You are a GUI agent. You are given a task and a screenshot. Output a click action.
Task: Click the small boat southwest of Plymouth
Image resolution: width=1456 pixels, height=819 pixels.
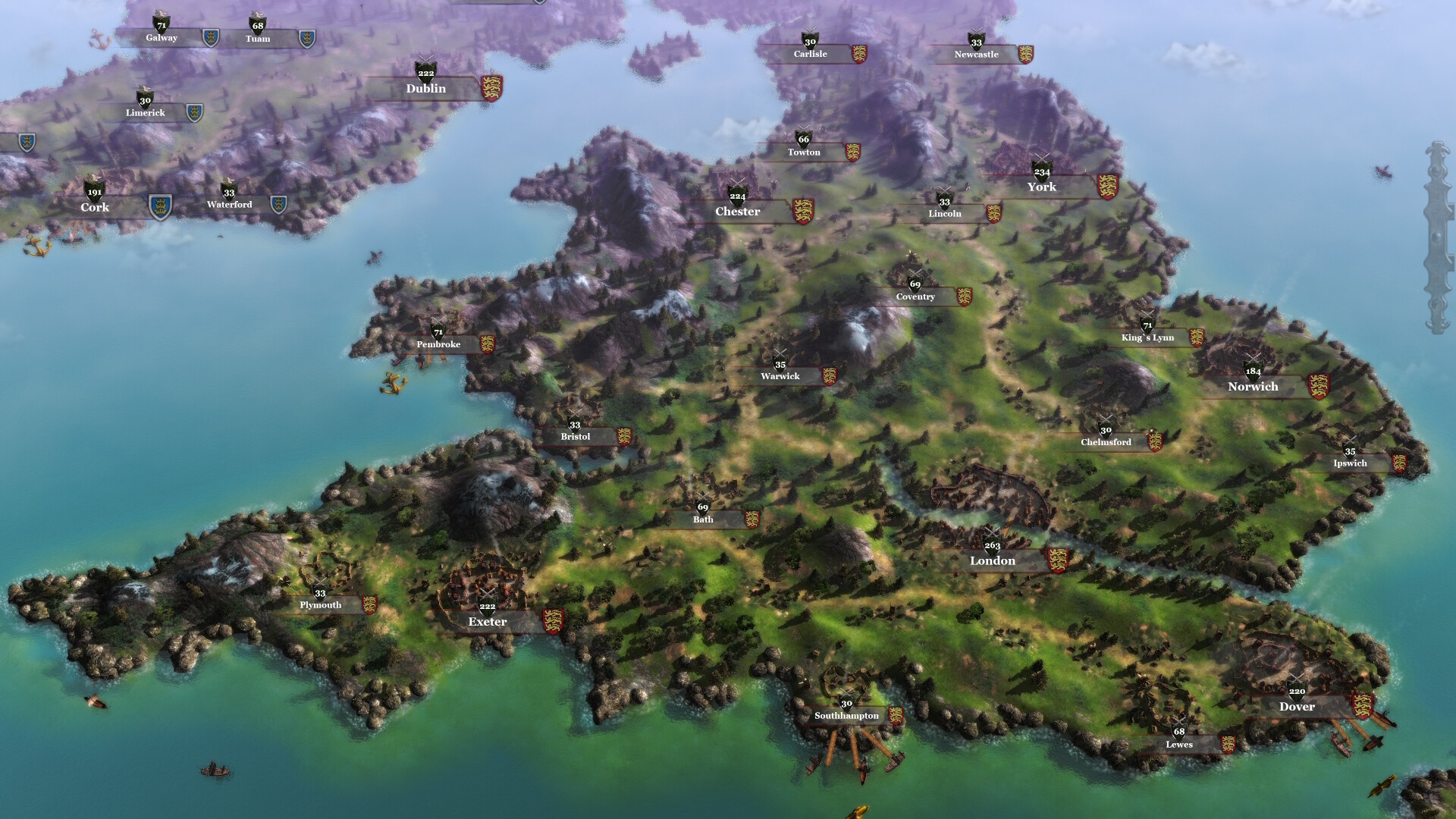pos(215,768)
